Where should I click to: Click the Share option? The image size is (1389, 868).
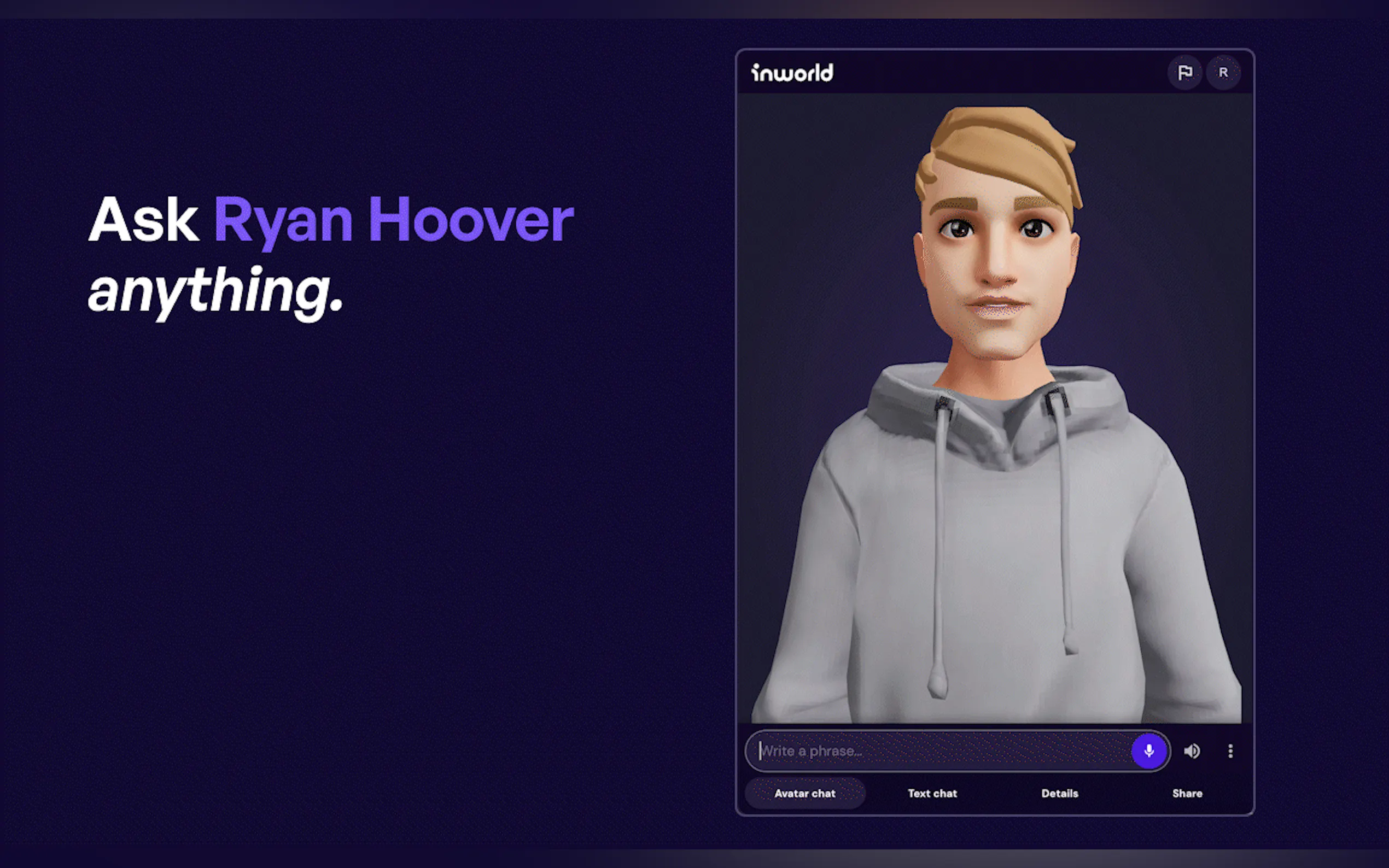coord(1187,793)
